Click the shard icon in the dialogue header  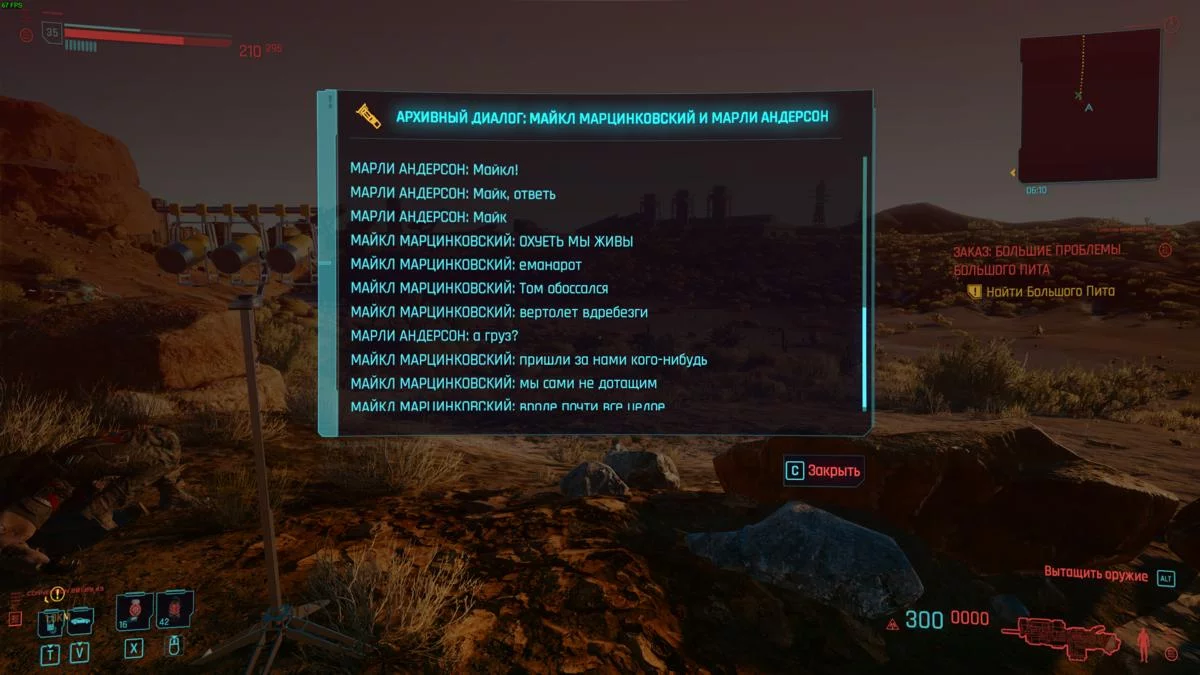coord(368,117)
